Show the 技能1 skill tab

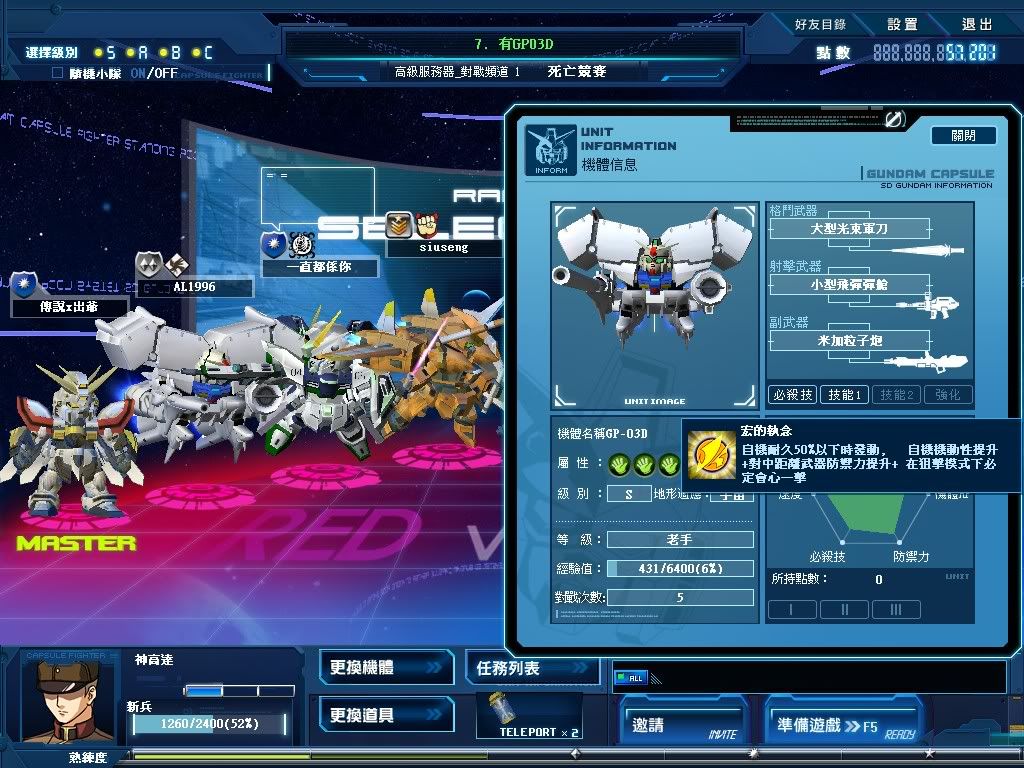coord(844,395)
